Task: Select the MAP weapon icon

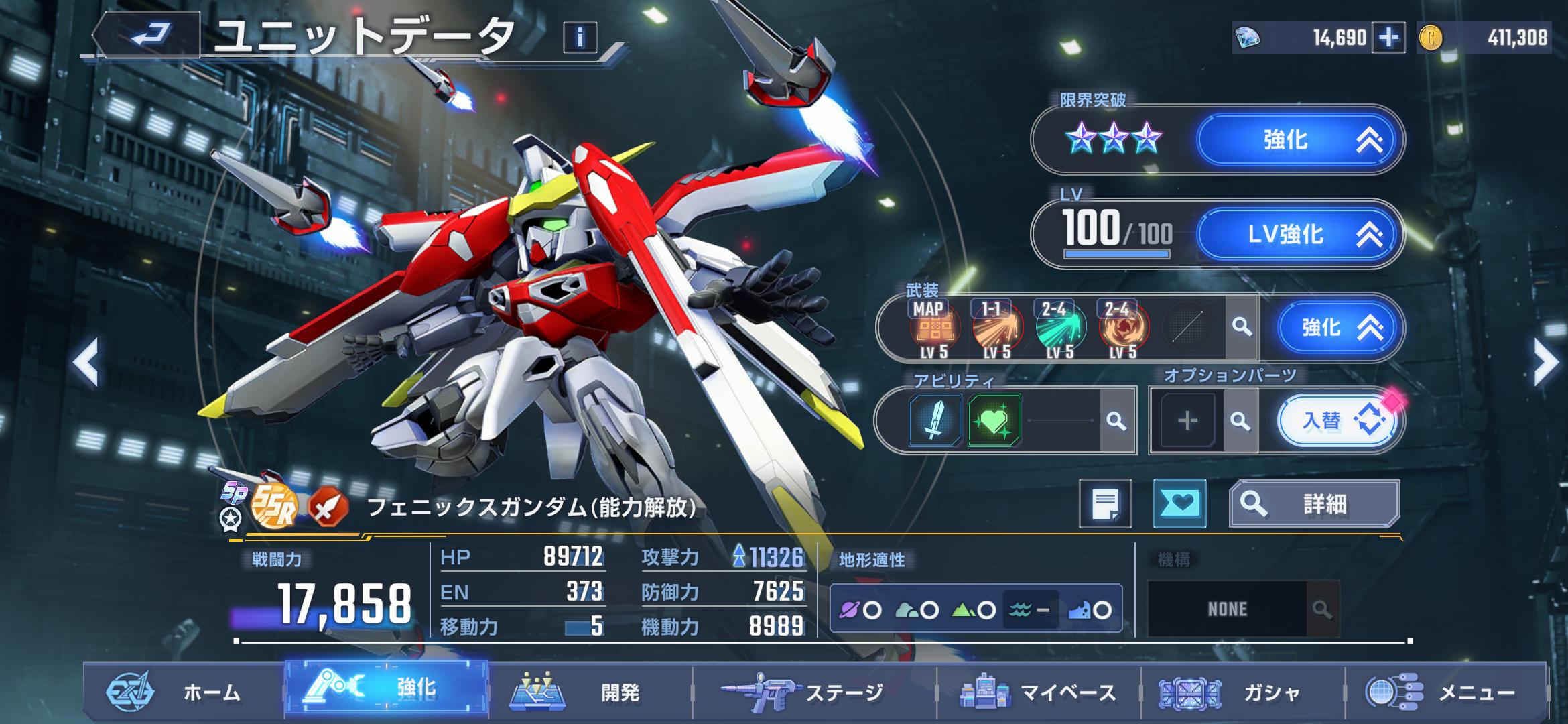Action: click(934, 328)
